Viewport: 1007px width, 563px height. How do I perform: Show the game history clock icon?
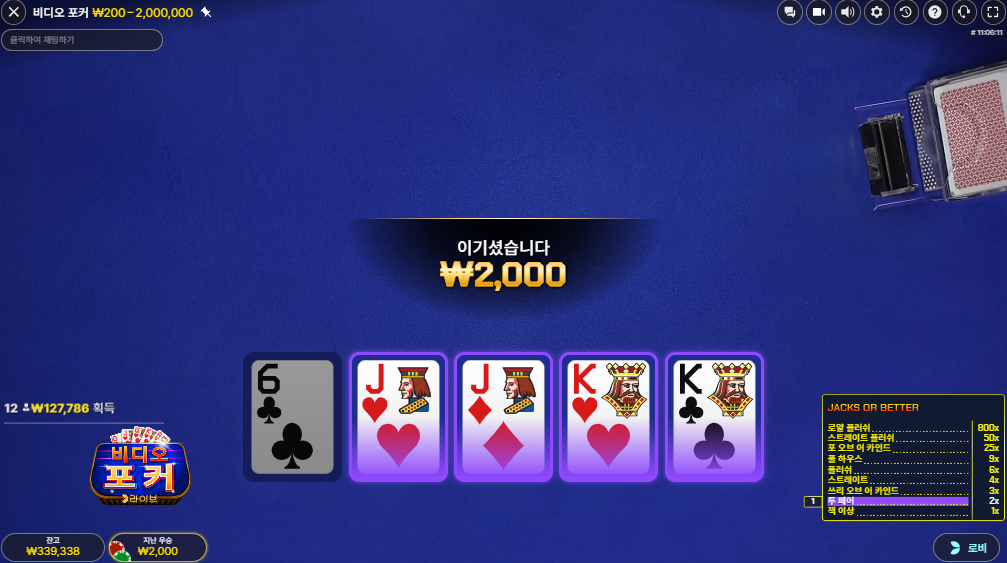pos(906,13)
